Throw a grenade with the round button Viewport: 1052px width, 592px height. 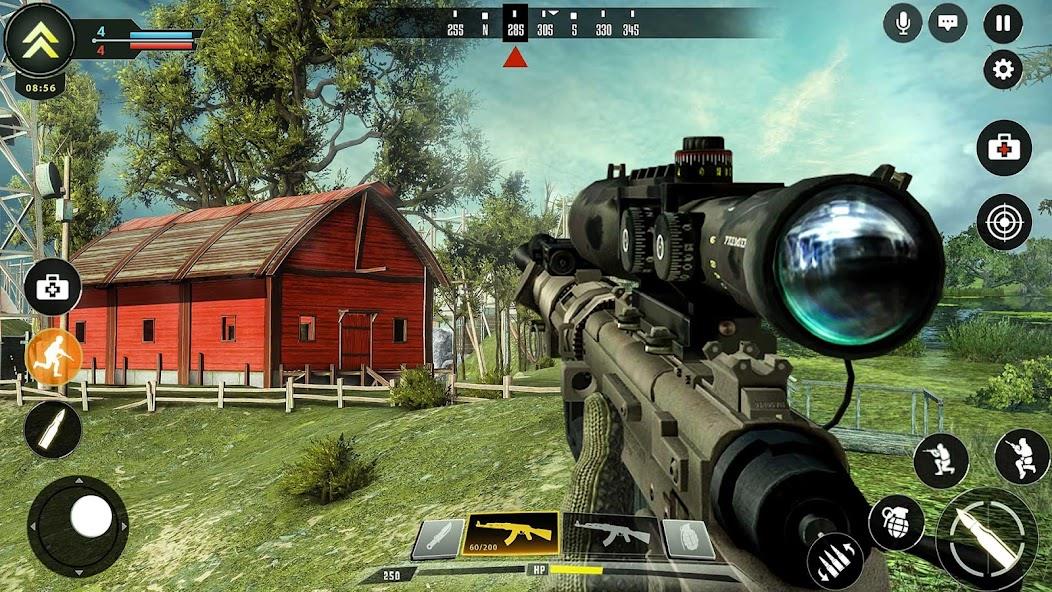coord(895,521)
